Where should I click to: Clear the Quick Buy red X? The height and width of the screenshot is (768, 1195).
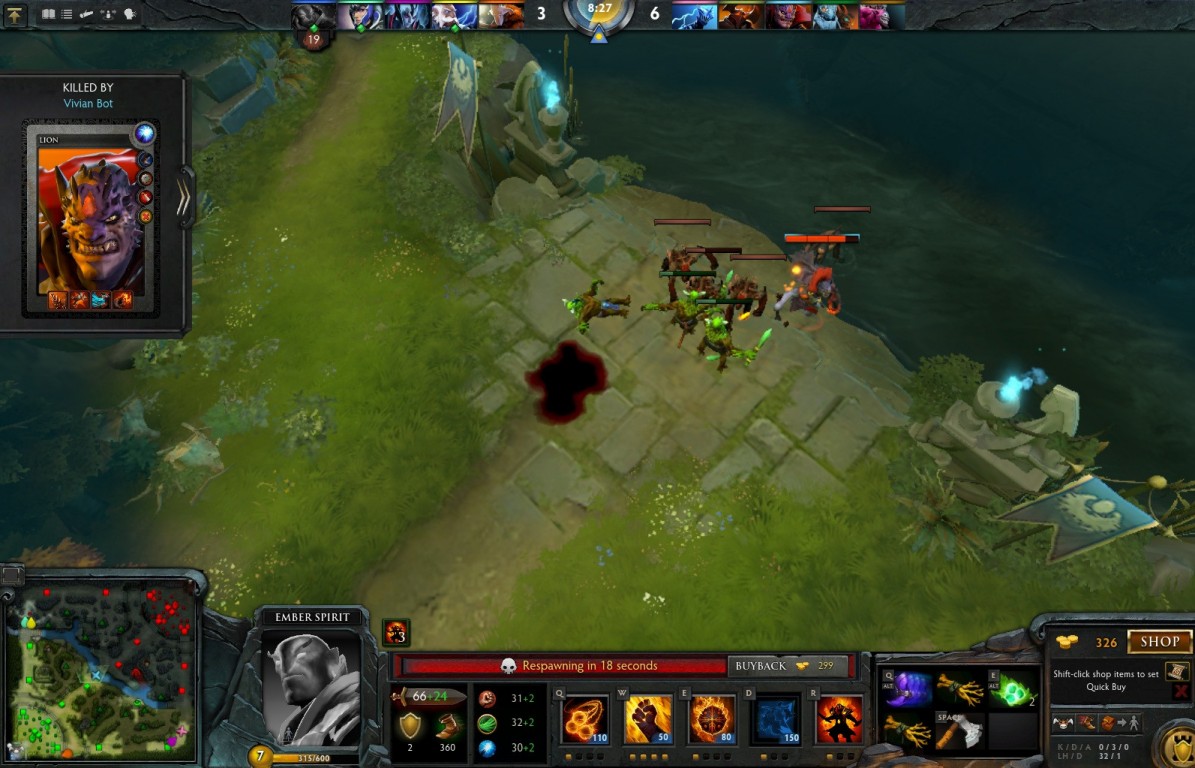[x=1181, y=691]
